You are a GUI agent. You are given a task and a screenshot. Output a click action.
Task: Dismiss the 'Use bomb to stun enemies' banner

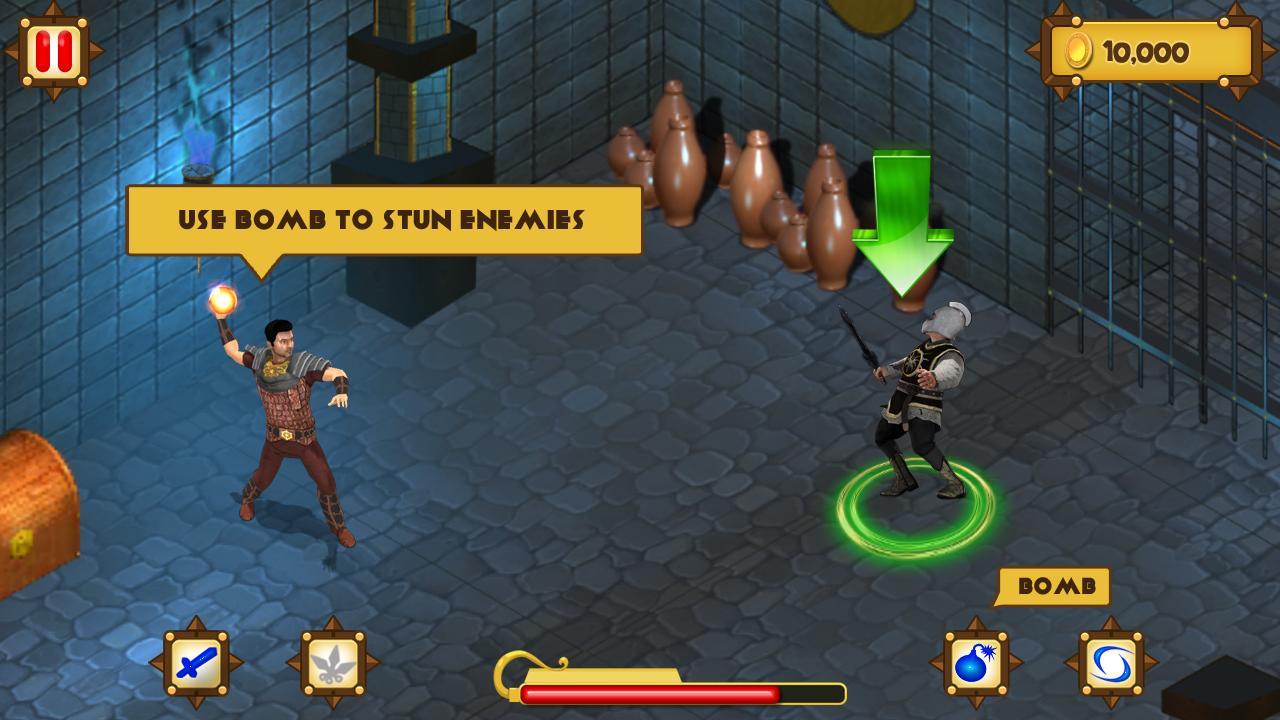383,218
